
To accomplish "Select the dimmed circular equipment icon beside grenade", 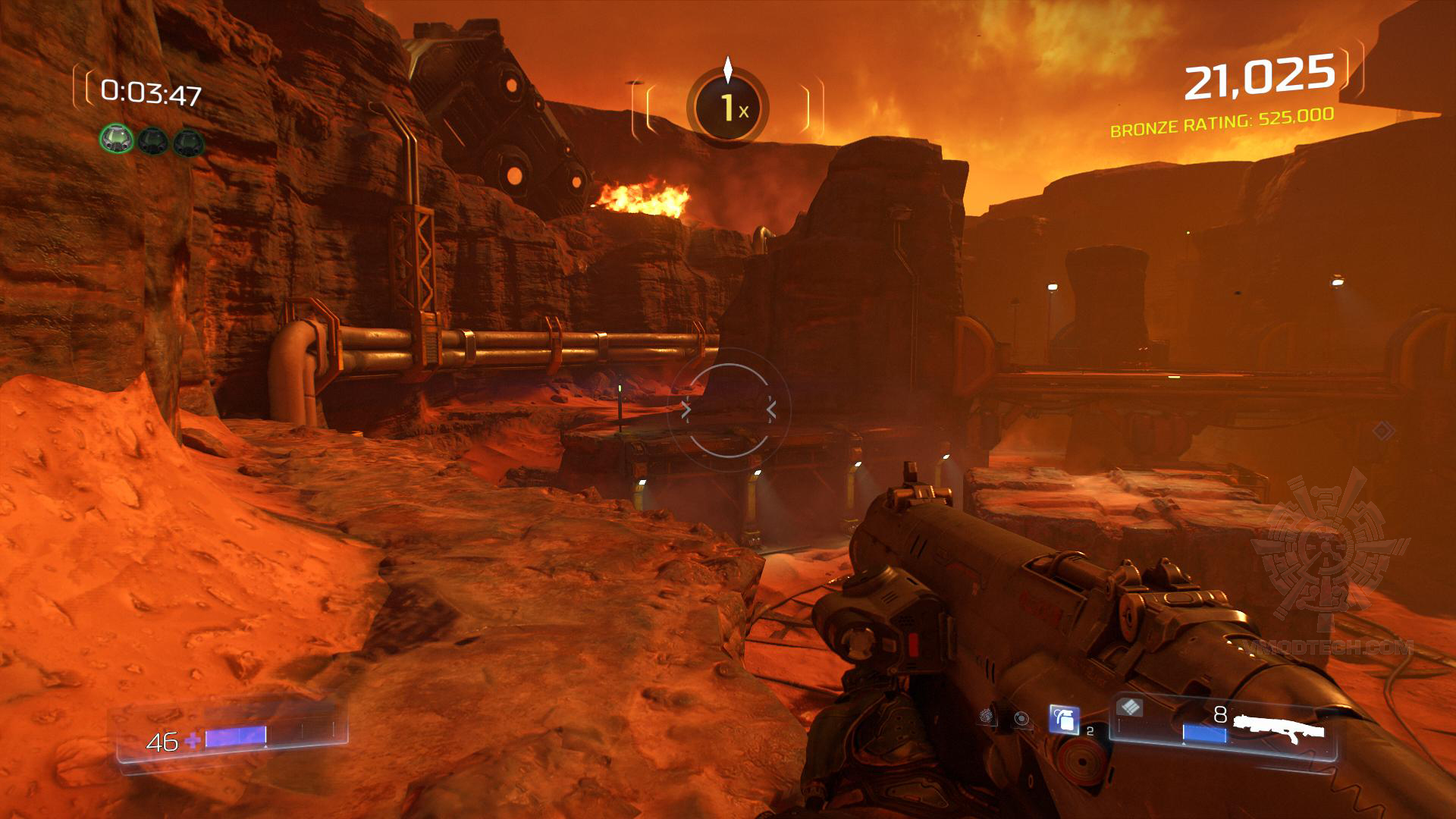I will click(x=1023, y=719).
